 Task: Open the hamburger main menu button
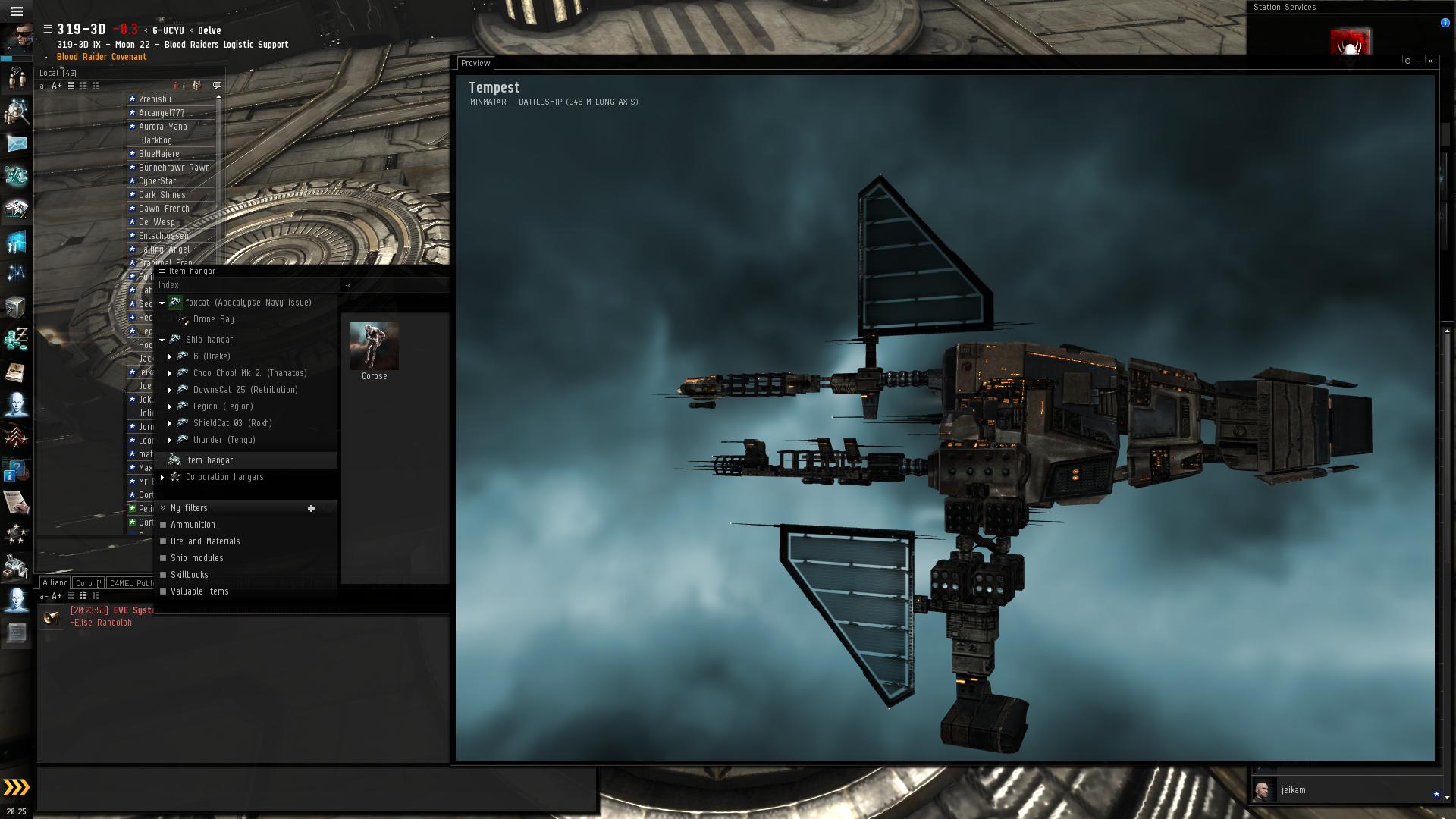tap(16, 11)
